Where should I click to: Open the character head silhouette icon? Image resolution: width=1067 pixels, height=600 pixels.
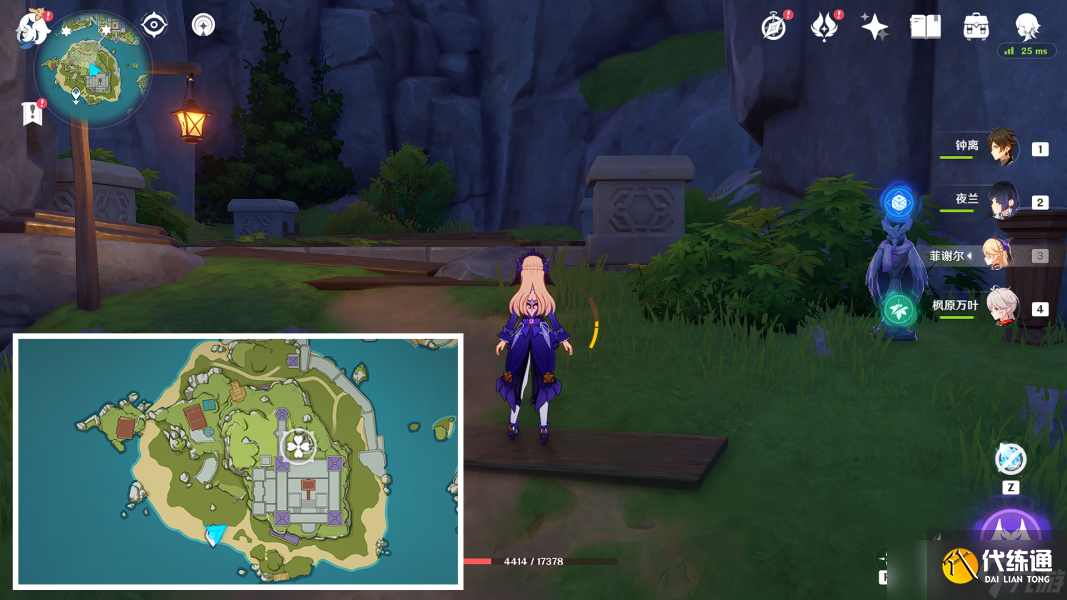[1027, 27]
